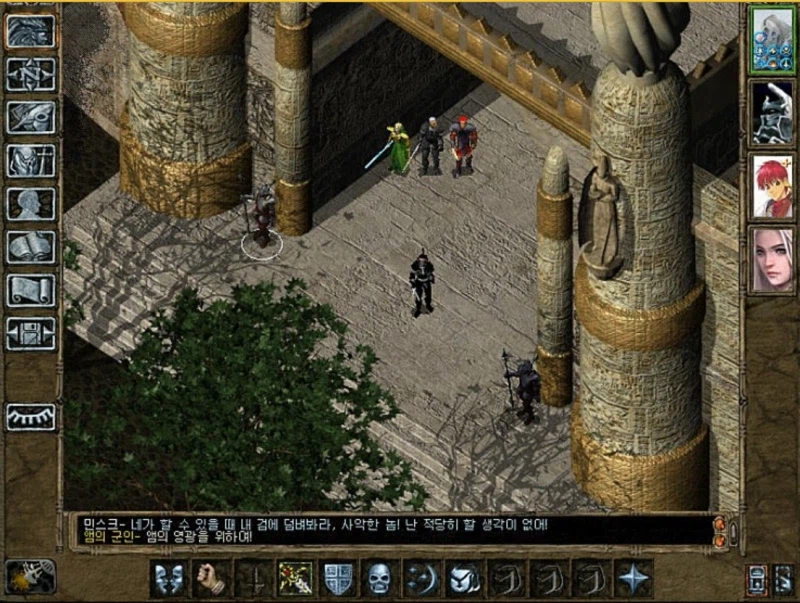Choose the red-haired character portrait

771,186
